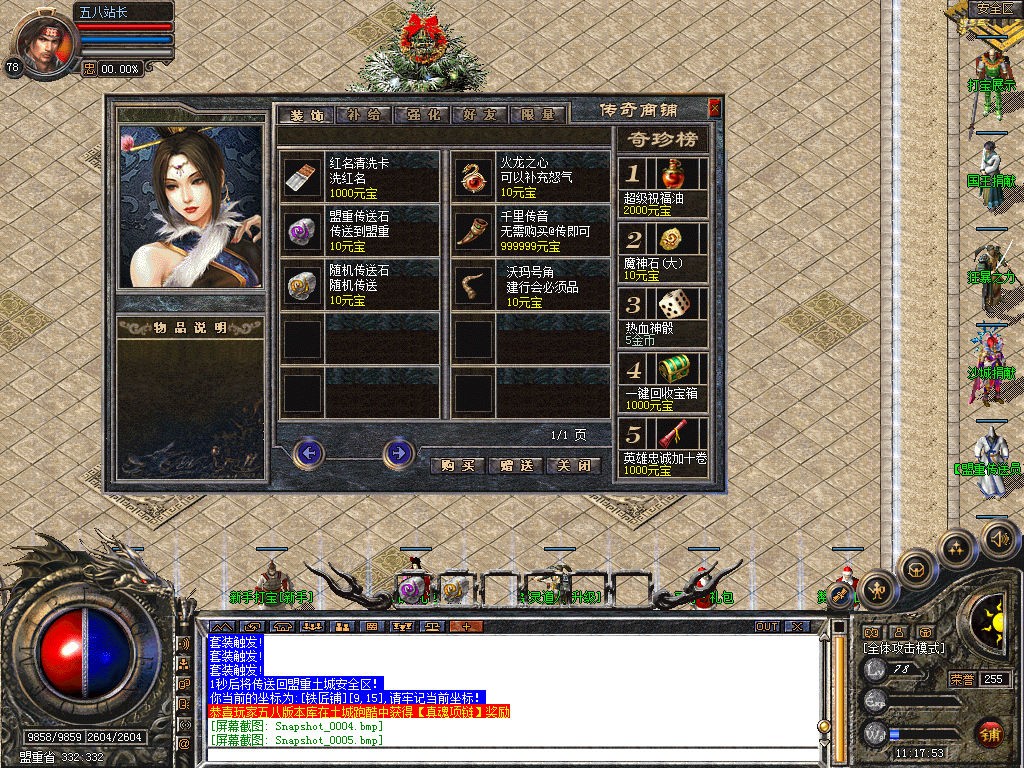Go to the next shop page arrow

coord(398,454)
